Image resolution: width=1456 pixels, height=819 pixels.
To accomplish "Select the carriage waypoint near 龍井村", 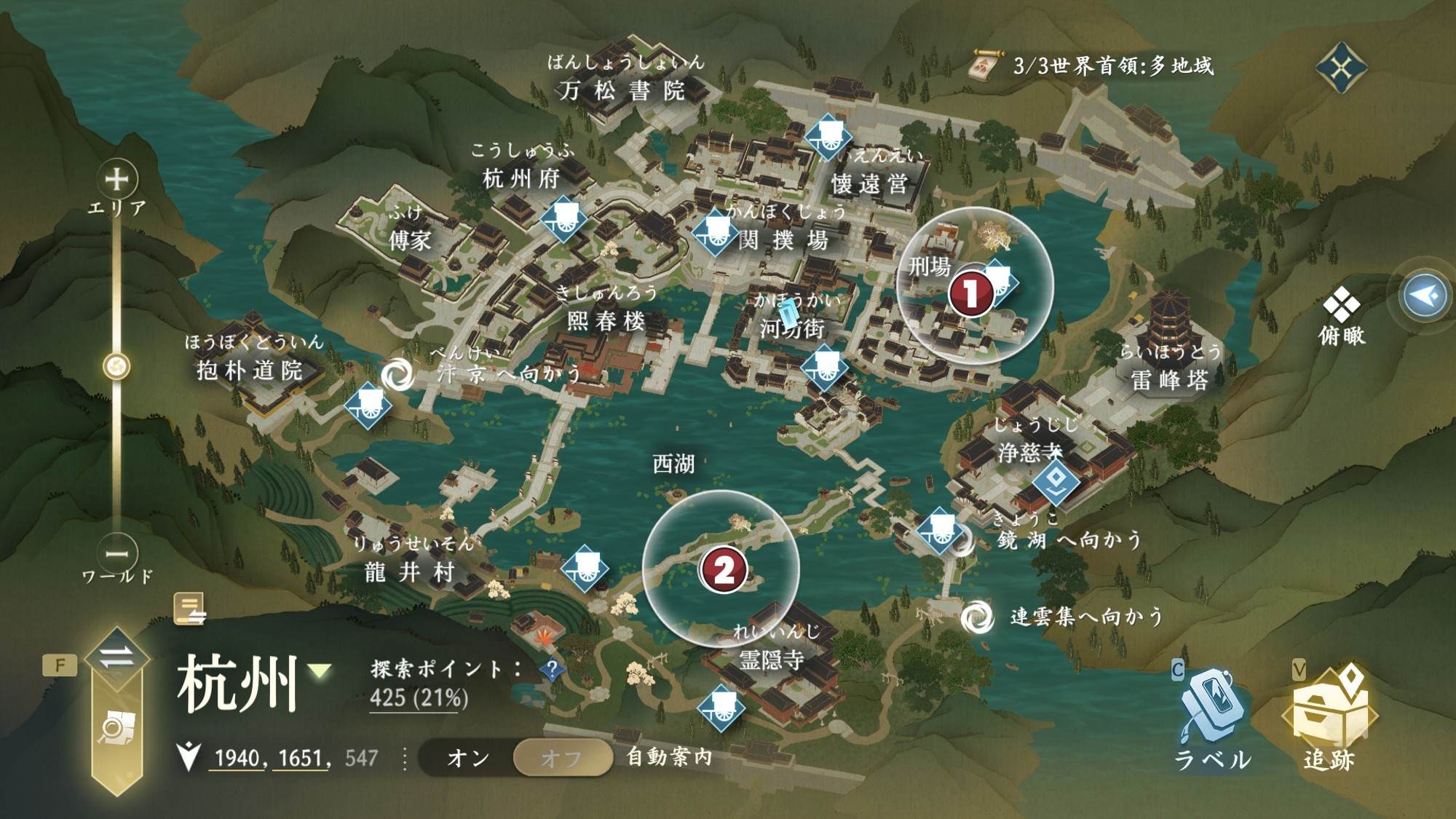I will coord(586,568).
